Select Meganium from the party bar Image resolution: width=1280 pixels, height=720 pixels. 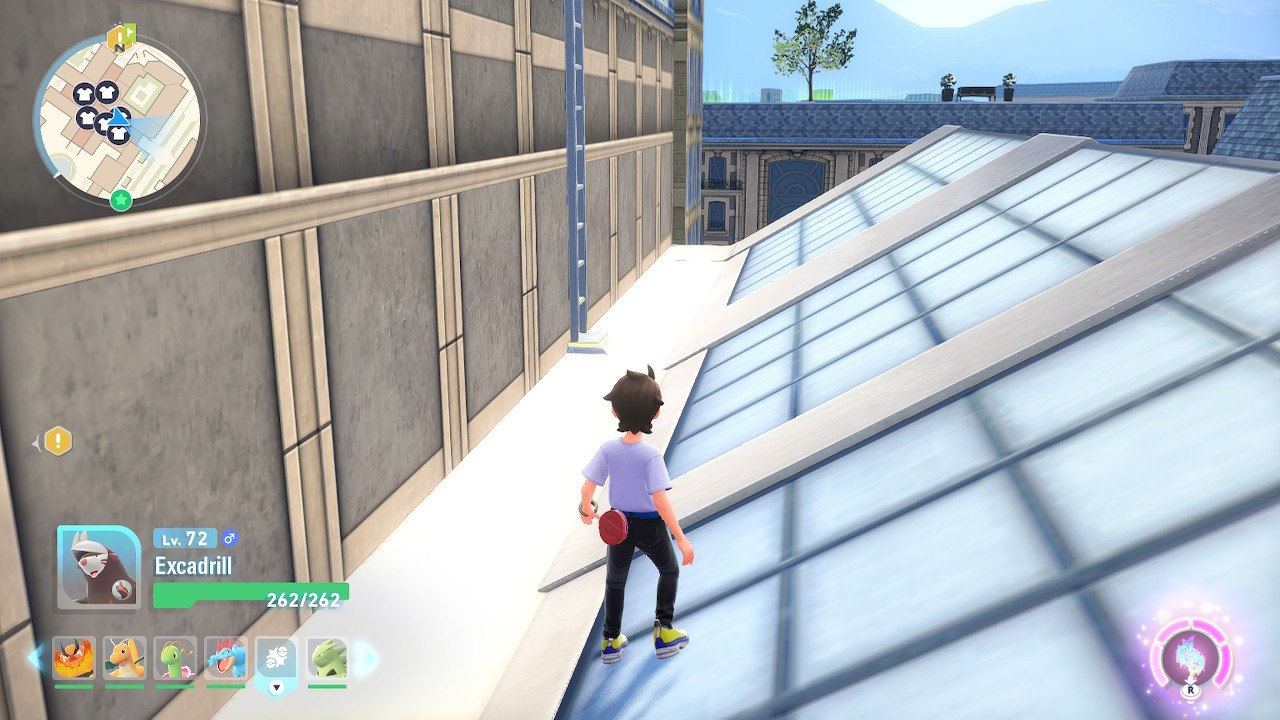click(x=175, y=658)
